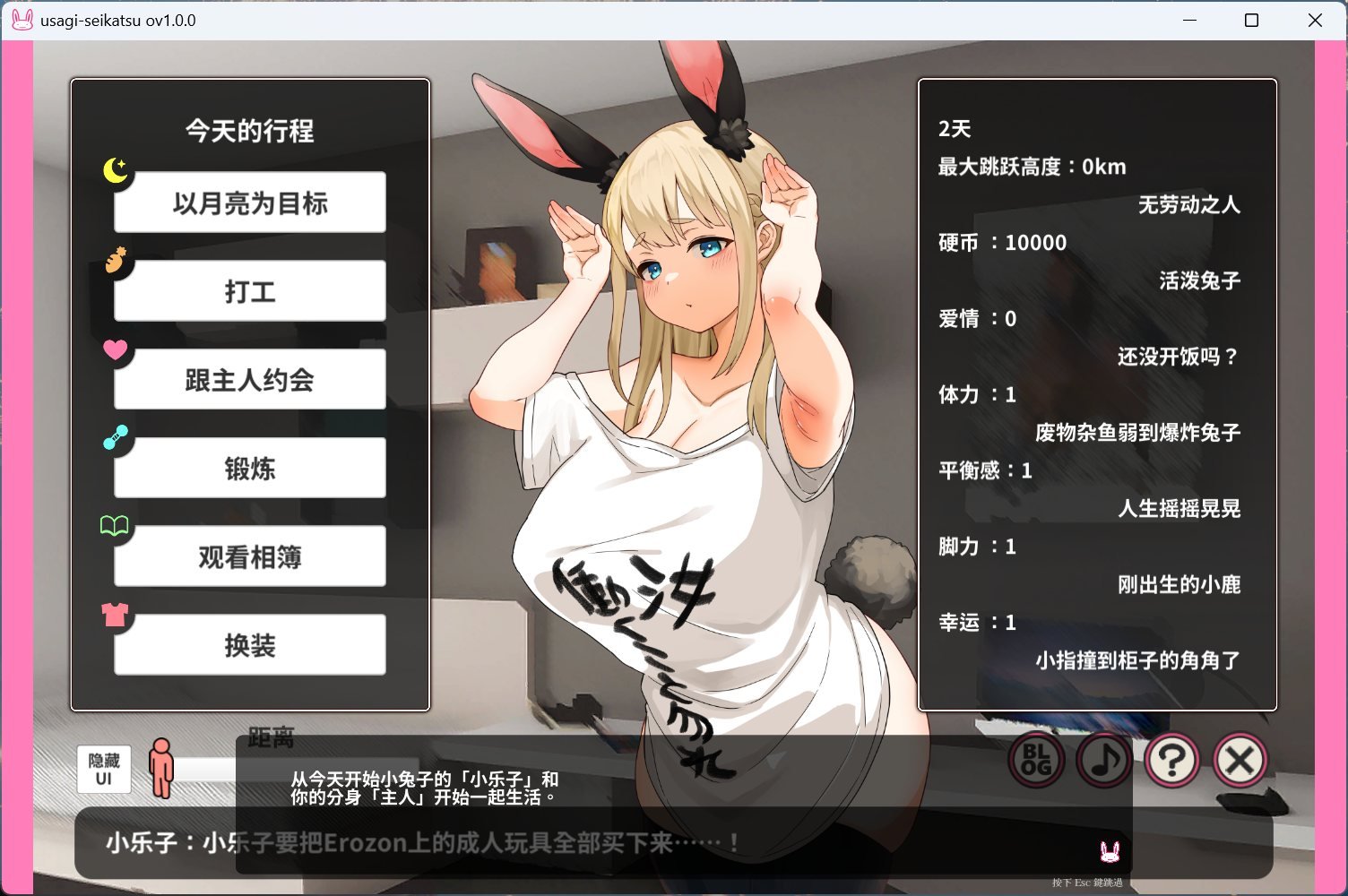Close the menu with the pink X circle
Viewport: 1348px width, 896px height.
pyautogui.click(x=1240, y=760)
